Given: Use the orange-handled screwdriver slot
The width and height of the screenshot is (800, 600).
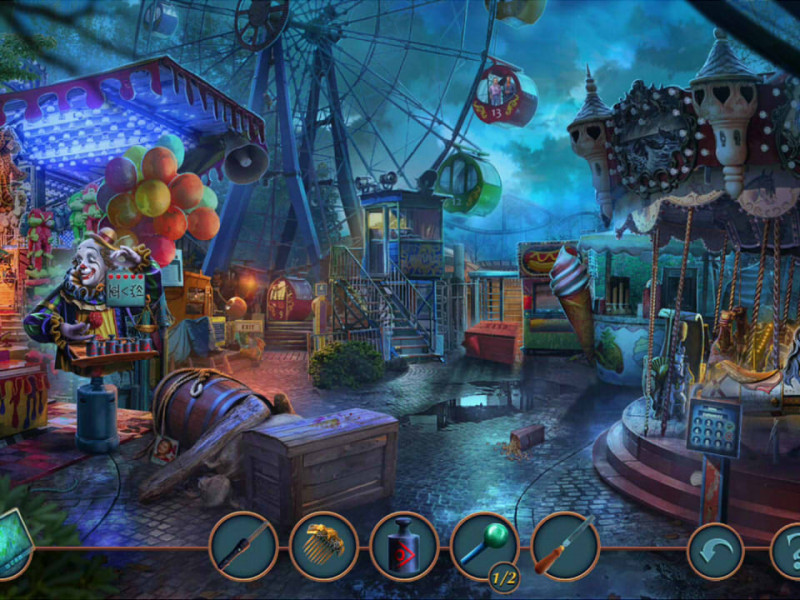Looking at the screenshot, I should pos(565,547).
